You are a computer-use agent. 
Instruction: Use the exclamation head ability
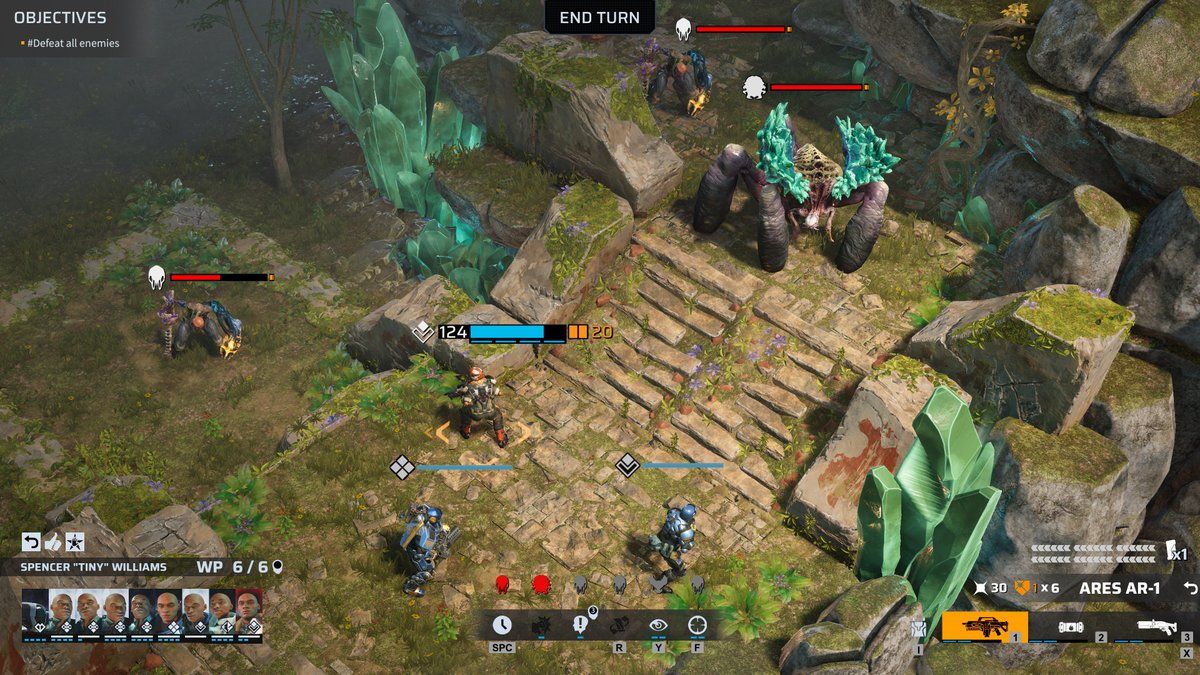[x=580, y=625]
